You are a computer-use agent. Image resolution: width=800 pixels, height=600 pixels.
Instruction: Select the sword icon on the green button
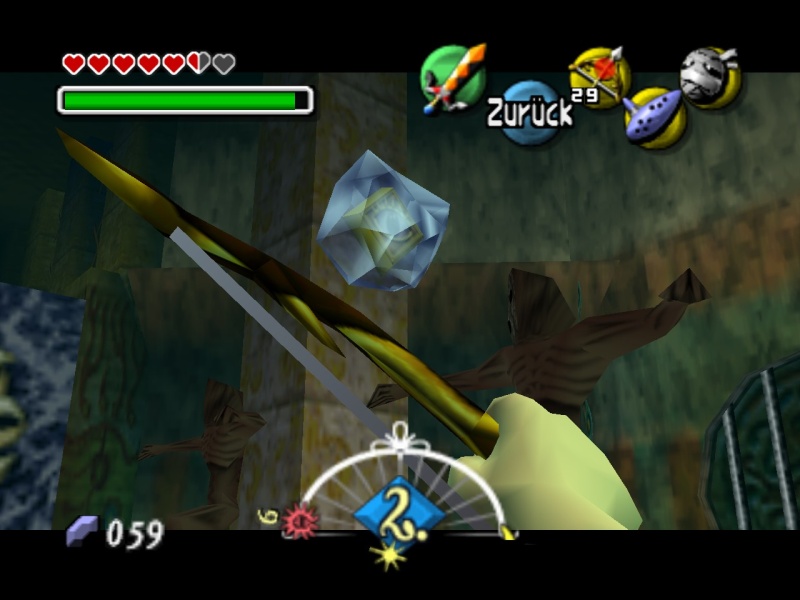(x=452, y=76)
